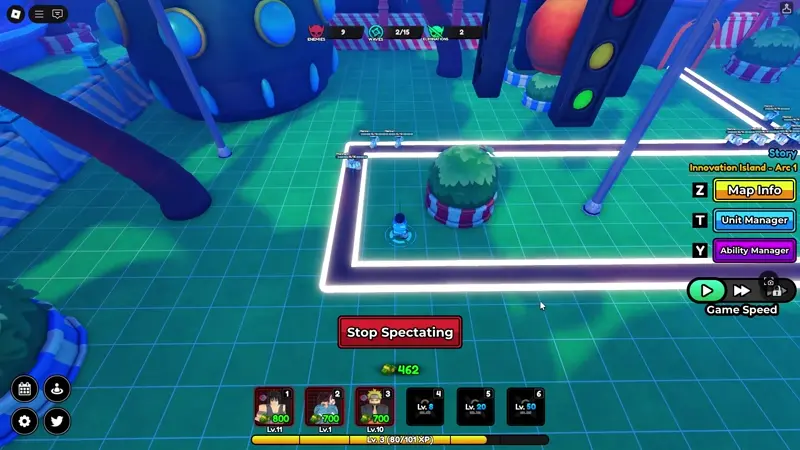Click locked unit slot 5 (Lv. 20)
Viewport: 800px width, 450px height.
(475, 407)
